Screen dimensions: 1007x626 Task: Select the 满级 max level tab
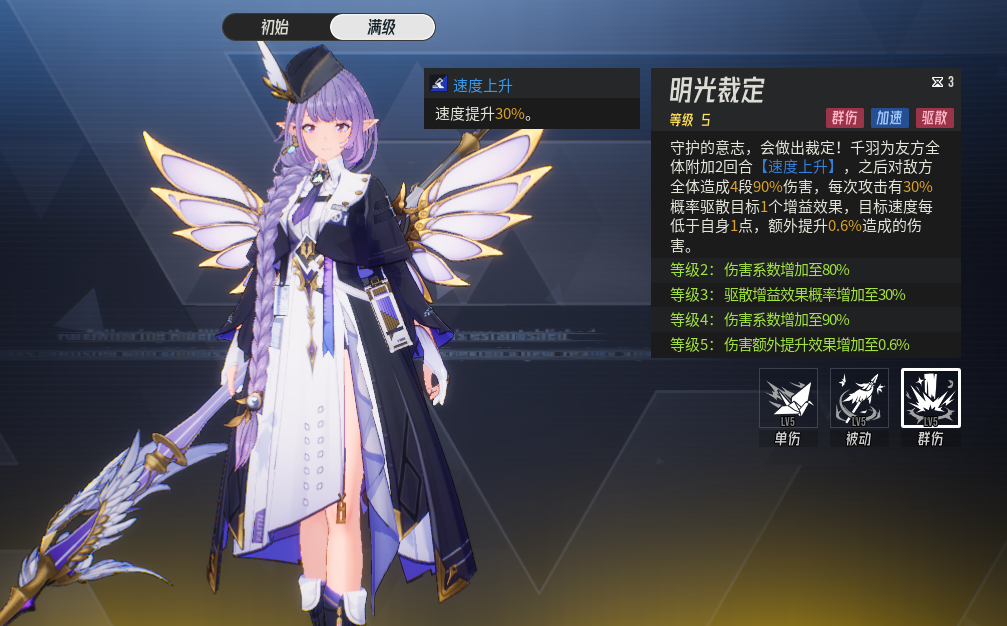(x=382, y=27)
